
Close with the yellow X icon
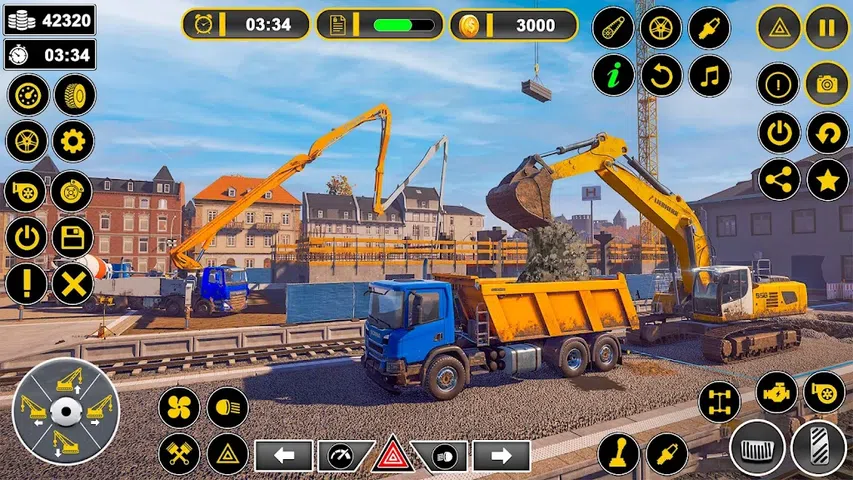pos(73,285)
